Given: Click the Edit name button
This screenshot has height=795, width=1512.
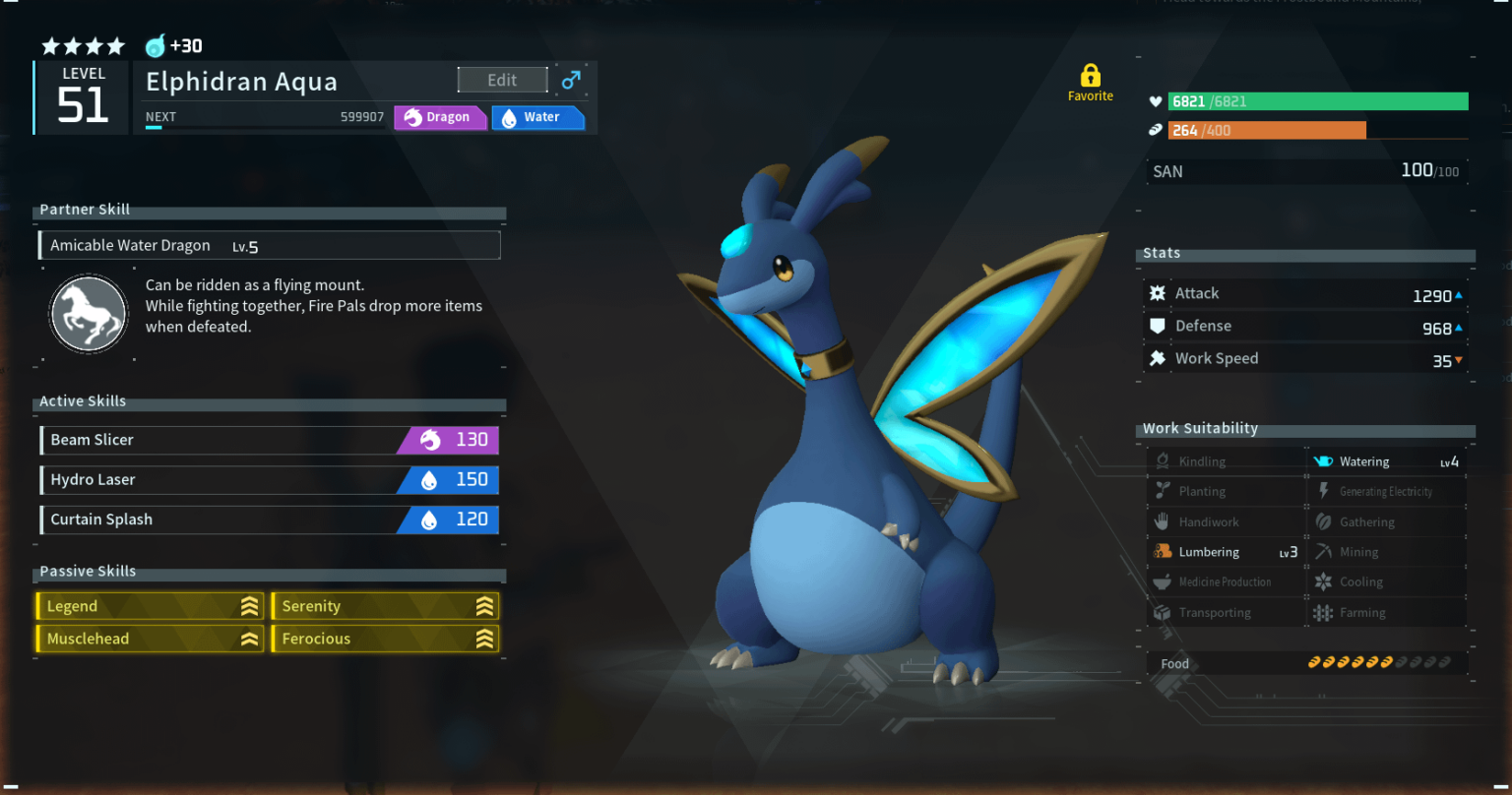Looking at the screenshot, I should [x=502, y=81].
